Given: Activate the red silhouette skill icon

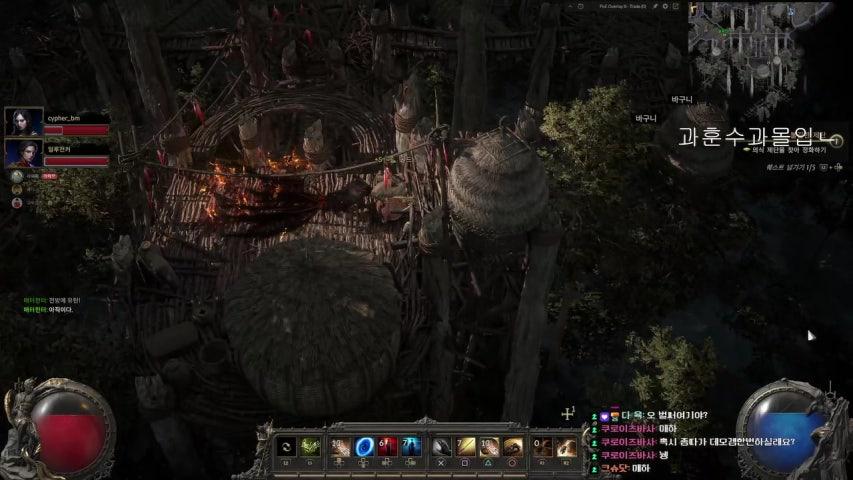Looking at the screenshot, I should (x=388, y=447).
